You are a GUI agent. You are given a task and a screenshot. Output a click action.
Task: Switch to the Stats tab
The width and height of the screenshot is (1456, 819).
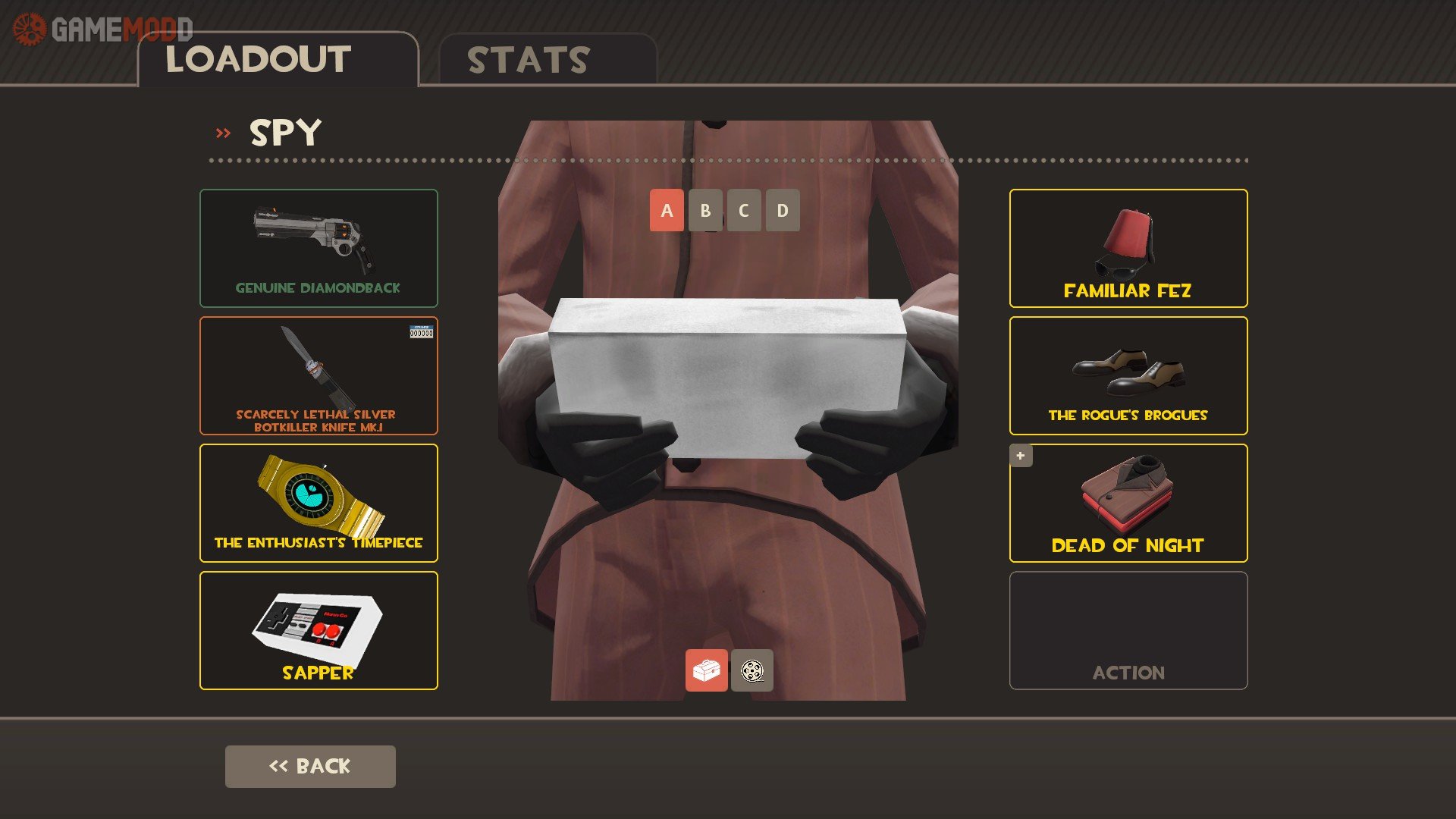pos(548,60)
